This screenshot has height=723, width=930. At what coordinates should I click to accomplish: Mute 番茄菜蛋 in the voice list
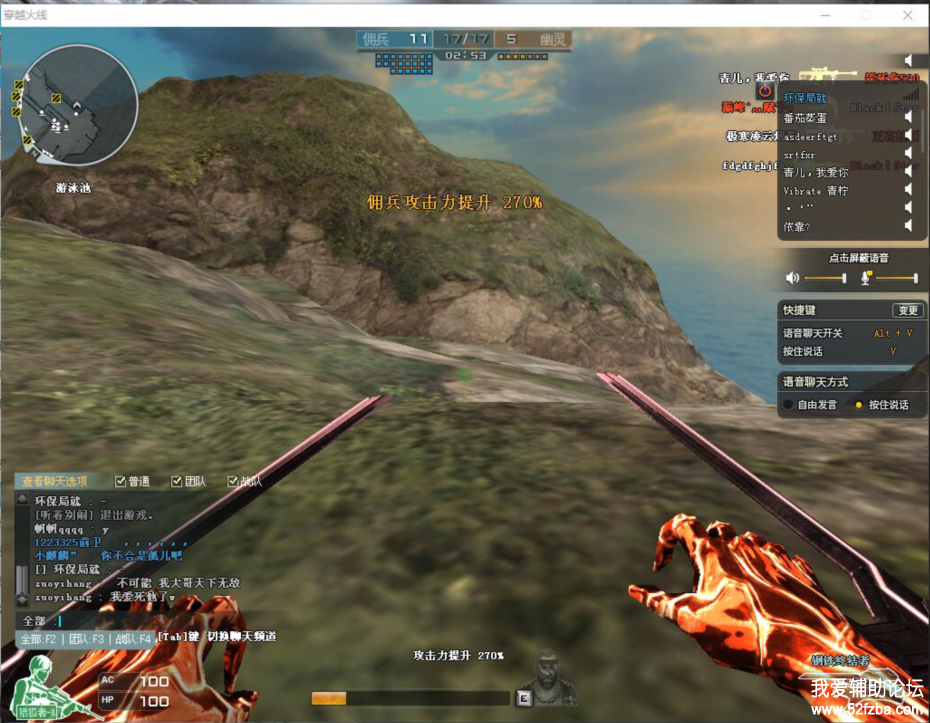coord(909,117)
